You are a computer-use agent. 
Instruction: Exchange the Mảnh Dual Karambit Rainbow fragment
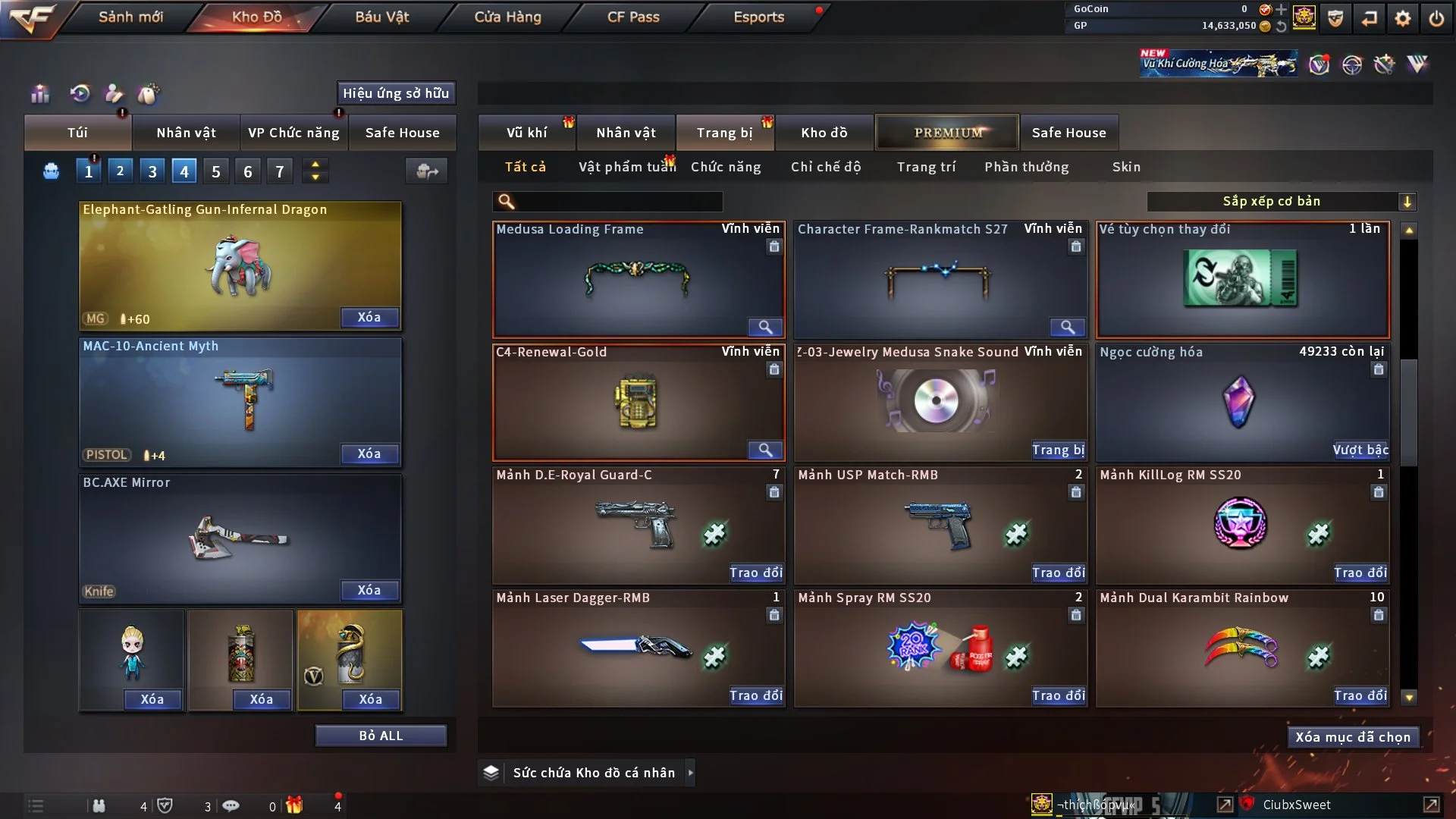tap(1360, 695)
